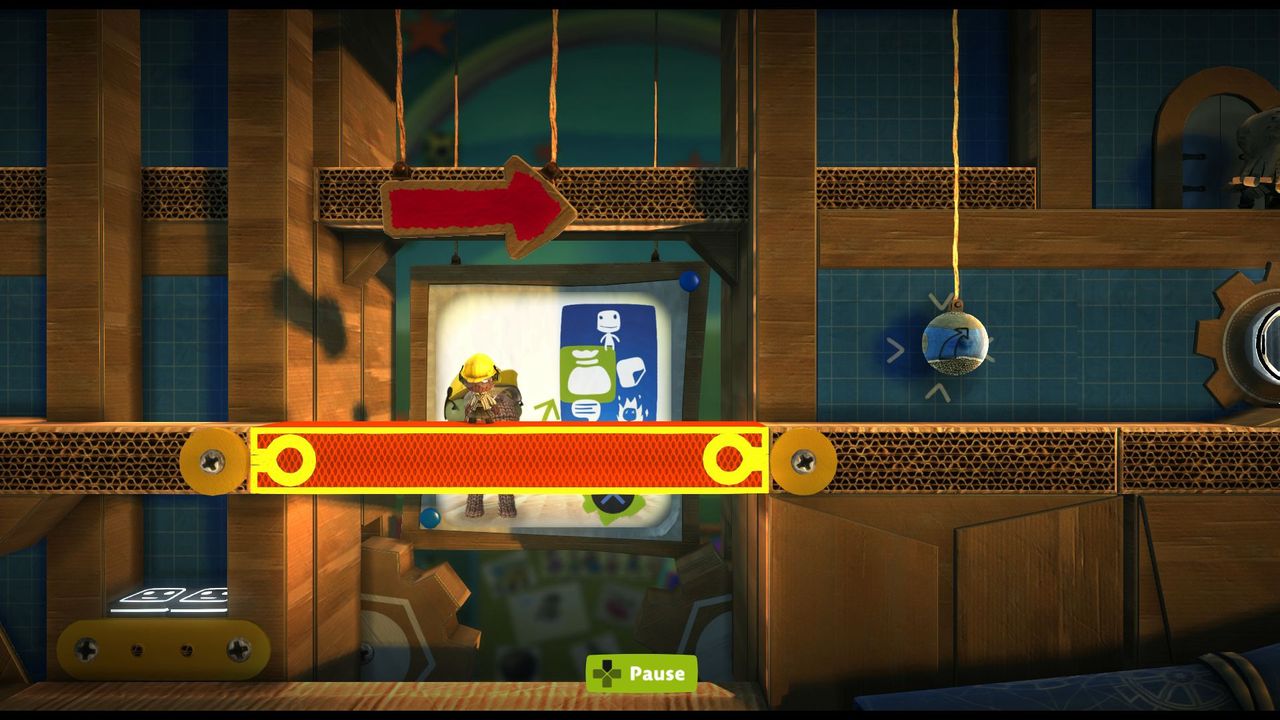
Task: Click the swinging ball with curved arrow
Action: (x=955, y=343)
